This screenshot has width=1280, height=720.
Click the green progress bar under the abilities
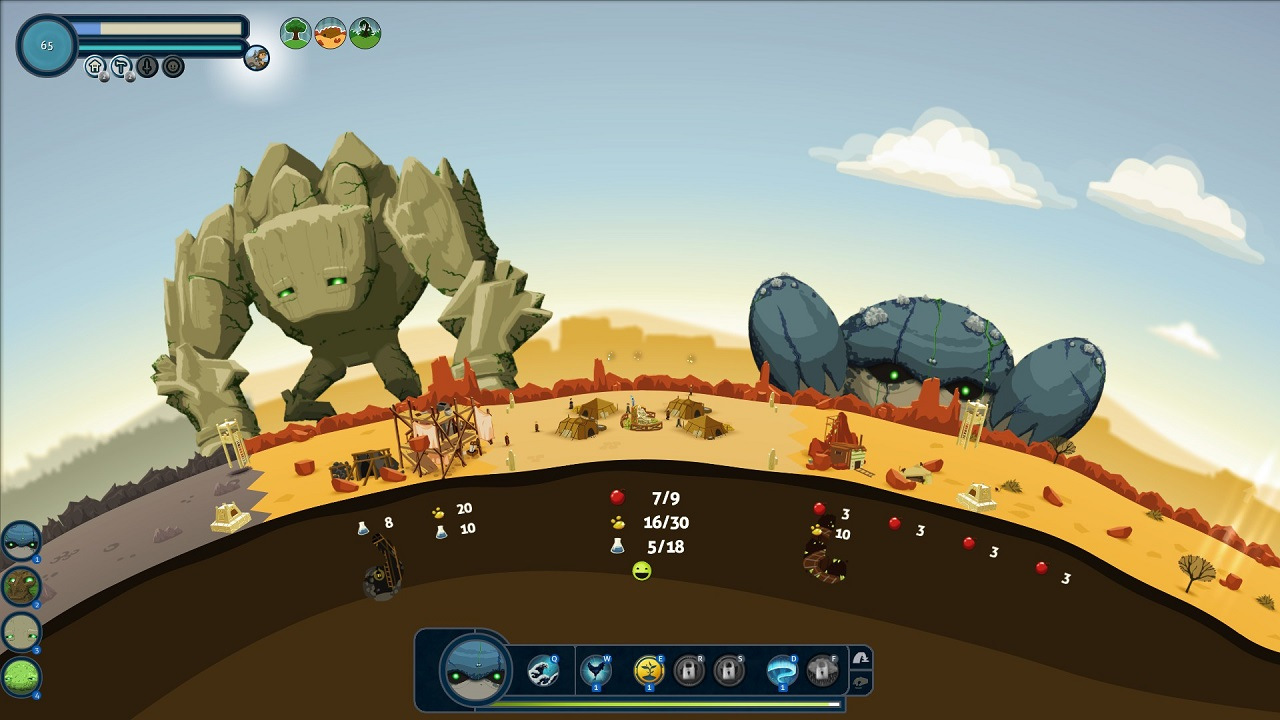point(650,705)
